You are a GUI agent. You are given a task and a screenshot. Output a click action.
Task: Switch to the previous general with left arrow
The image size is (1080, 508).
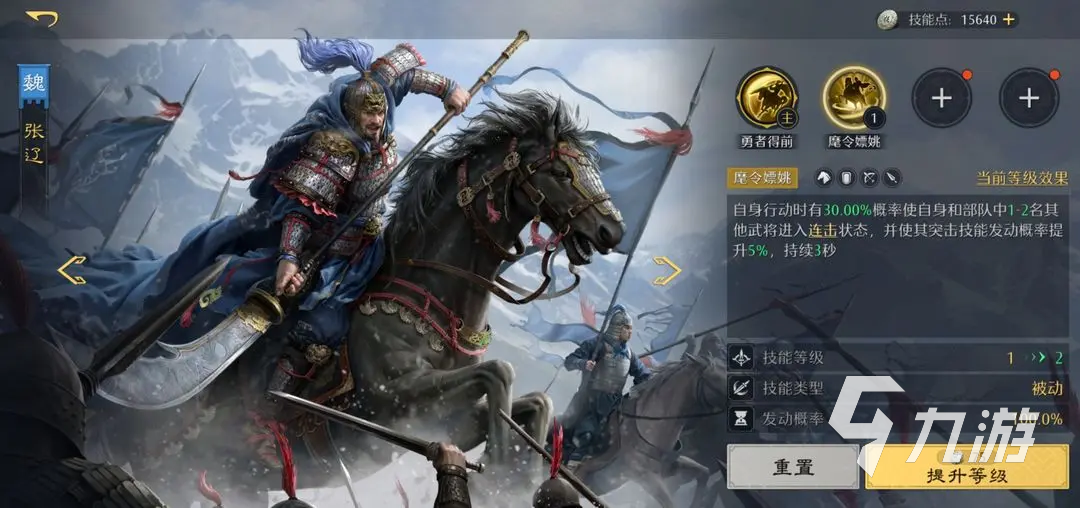click(71, 270)
